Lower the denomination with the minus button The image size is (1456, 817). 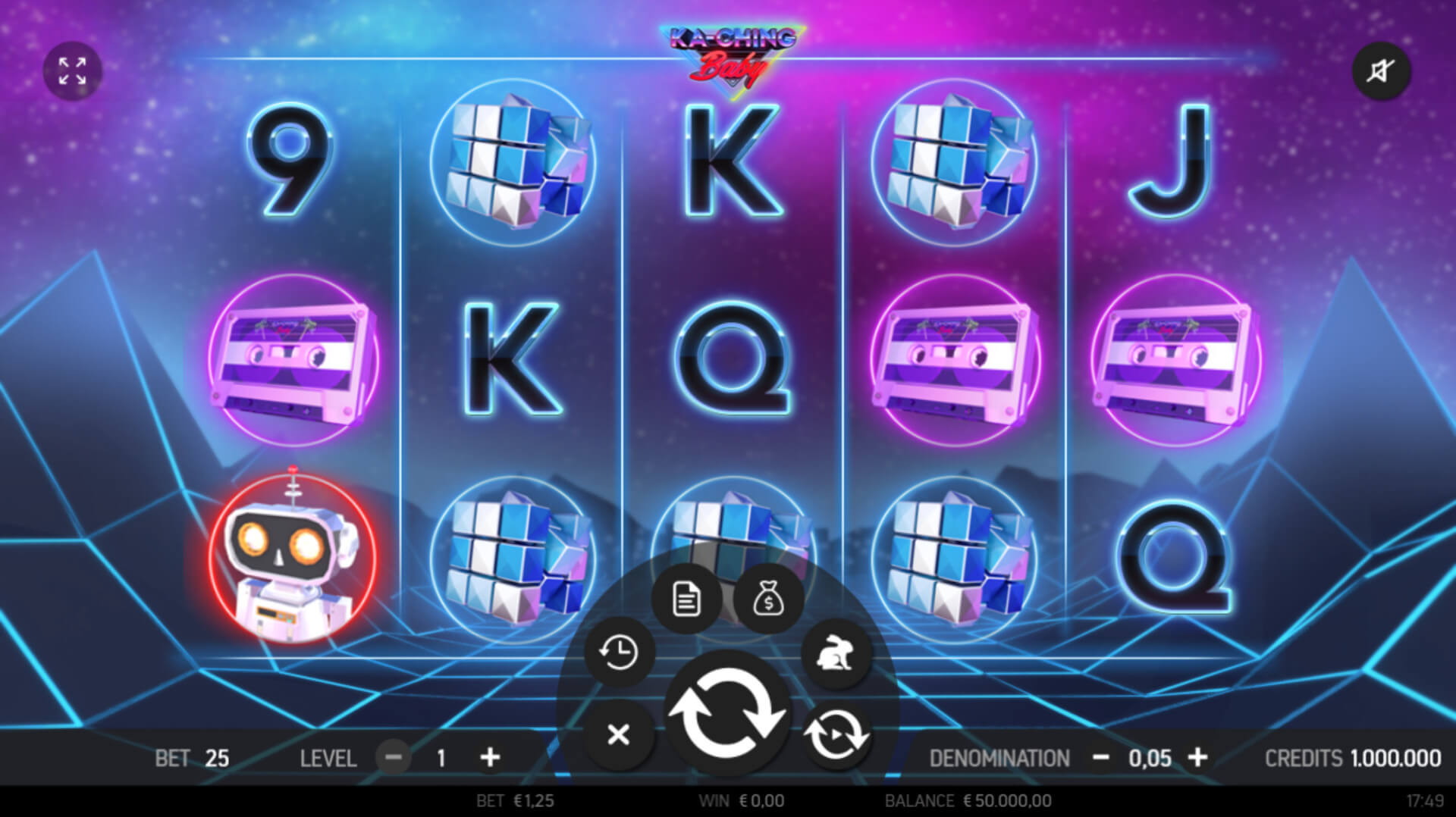click(x=1101, y=757)
